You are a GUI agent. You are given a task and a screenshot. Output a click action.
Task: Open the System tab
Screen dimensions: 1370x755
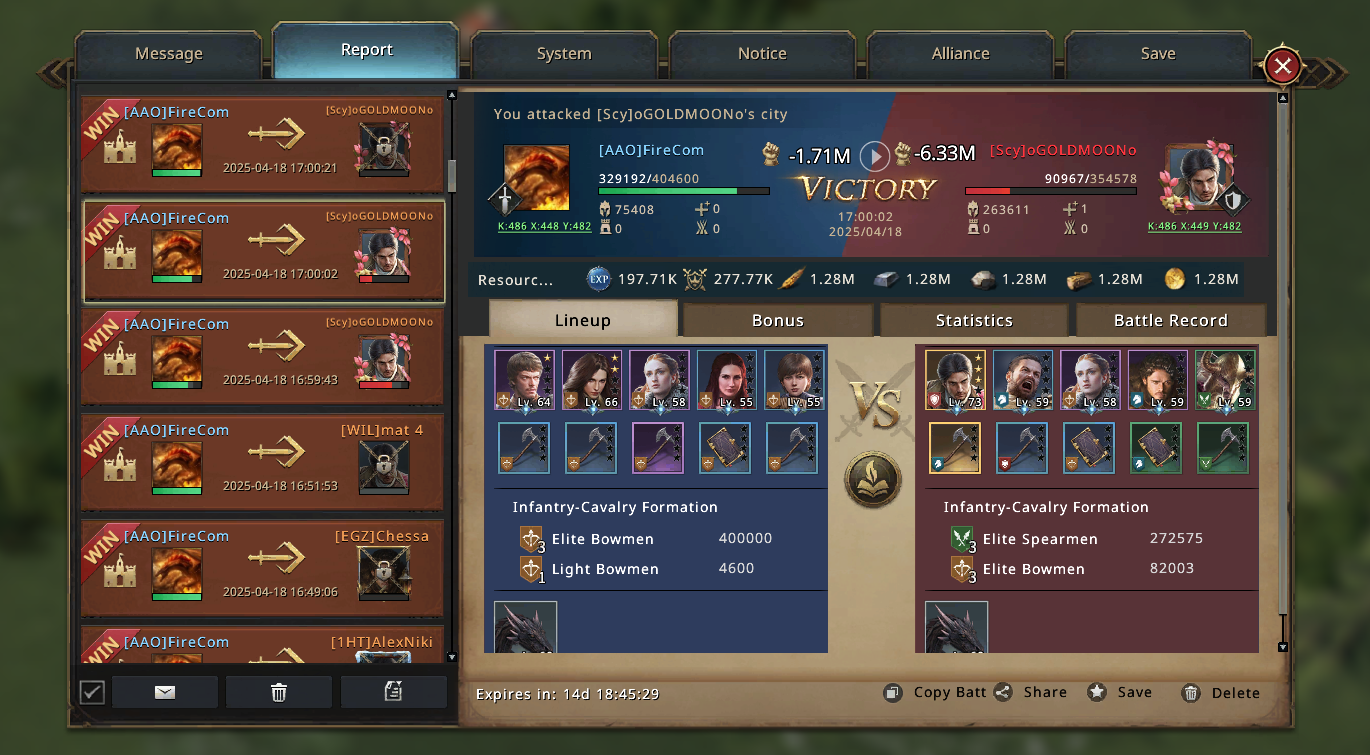[564, 54]
